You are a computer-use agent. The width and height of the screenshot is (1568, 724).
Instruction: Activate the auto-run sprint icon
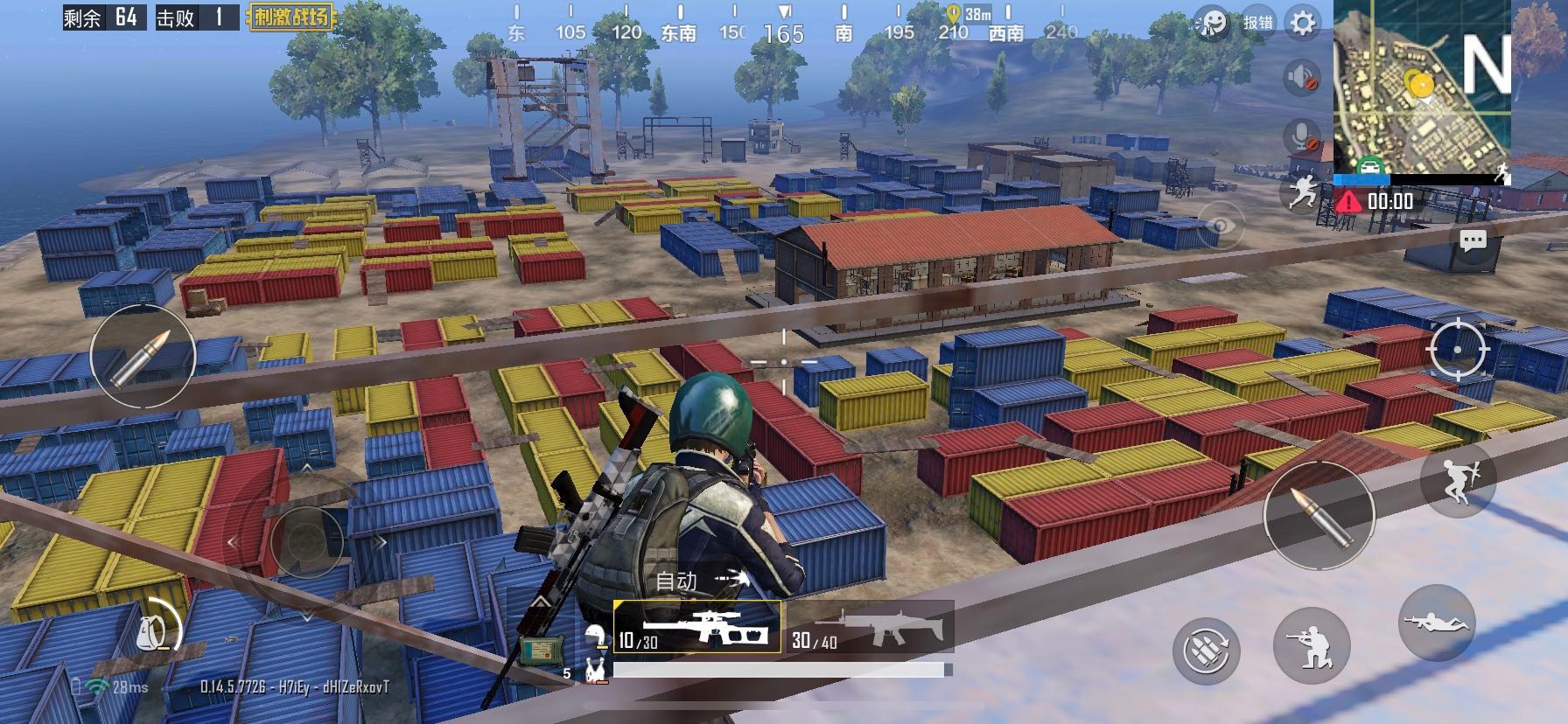click(1300, 190)
